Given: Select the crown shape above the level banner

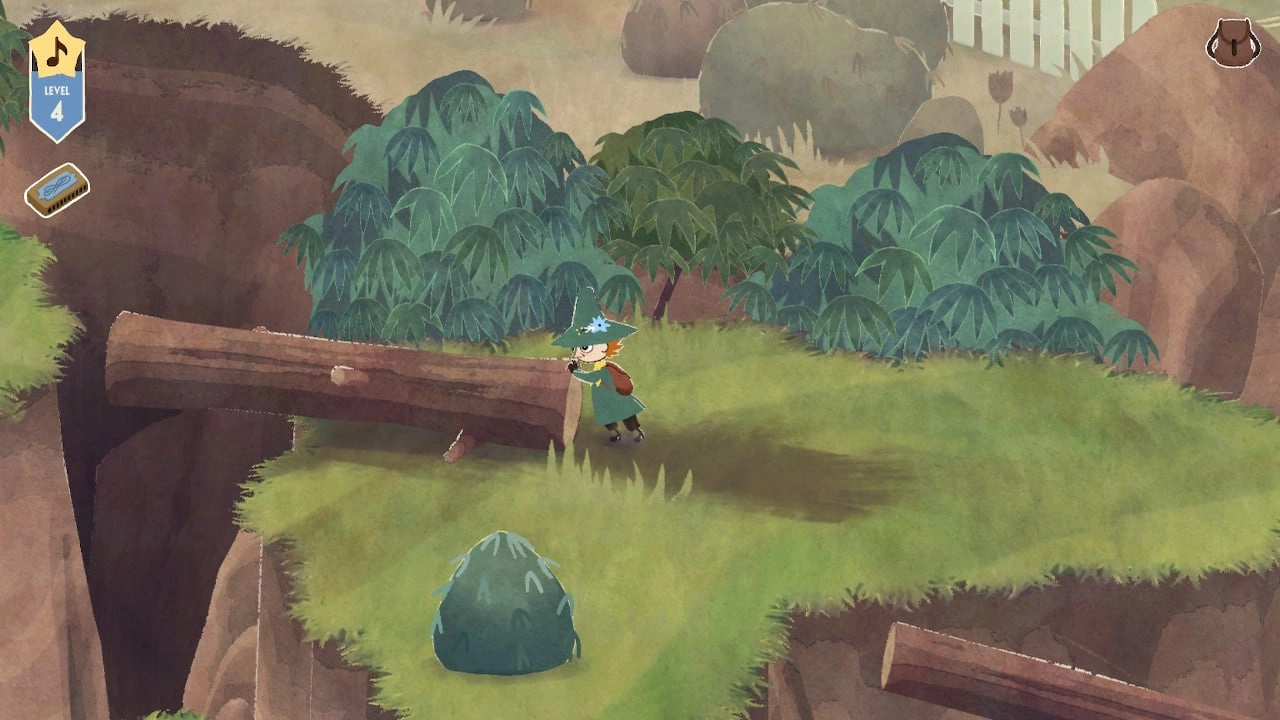Looking at the screenshot, I should pos(55,38).
